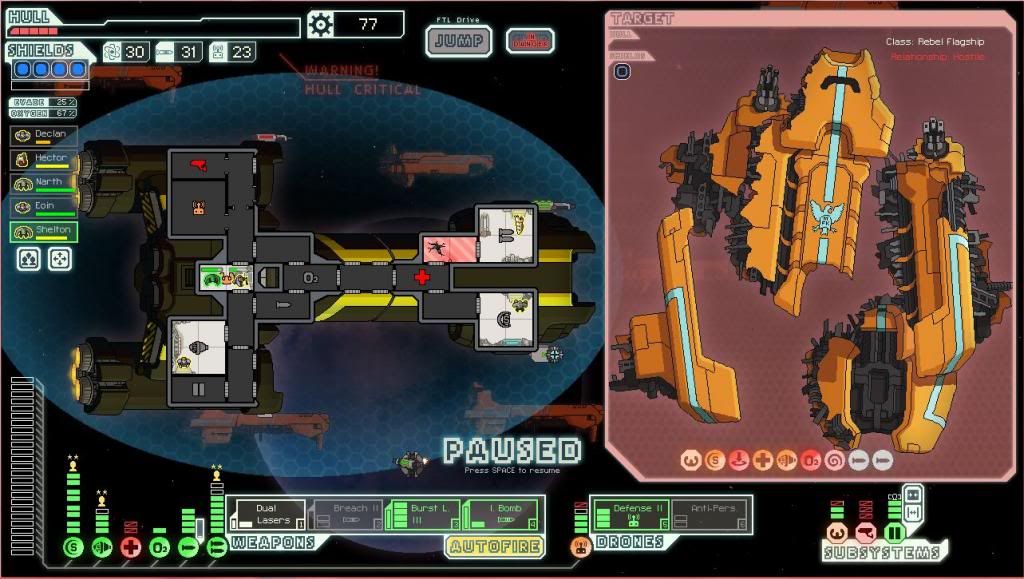The image size is (1024, 579).
Task: Select crew member Declan
Action: (x=43, y=135)
